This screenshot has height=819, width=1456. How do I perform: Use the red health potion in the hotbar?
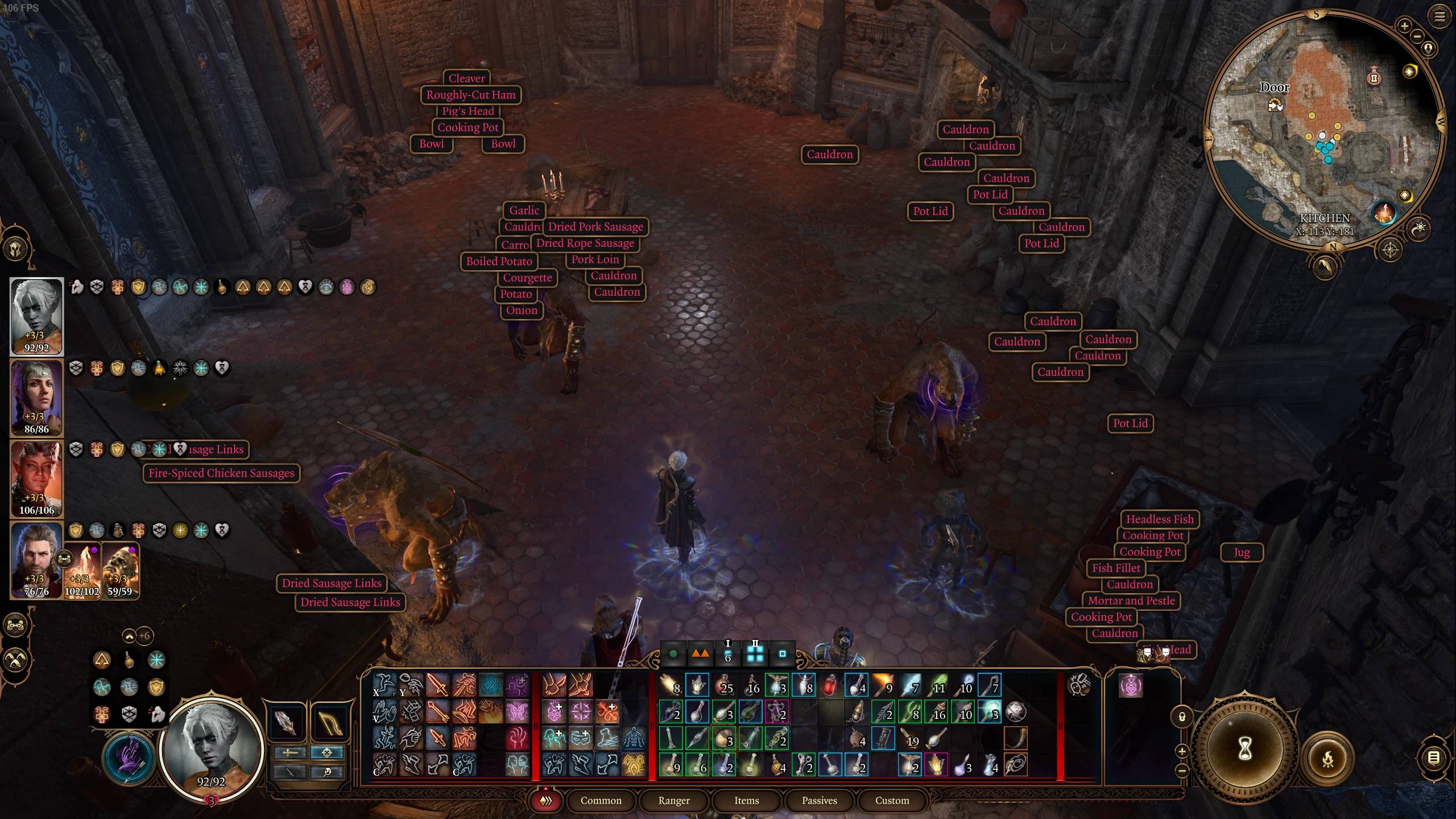[x=830, y=685]
